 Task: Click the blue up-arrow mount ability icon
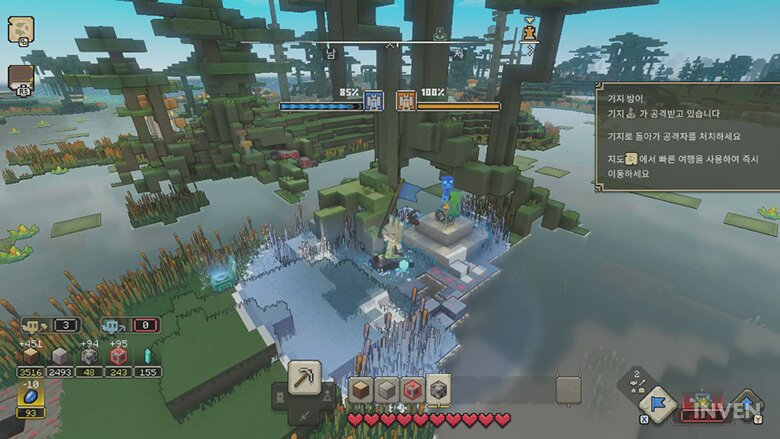(x=748, y=405)
